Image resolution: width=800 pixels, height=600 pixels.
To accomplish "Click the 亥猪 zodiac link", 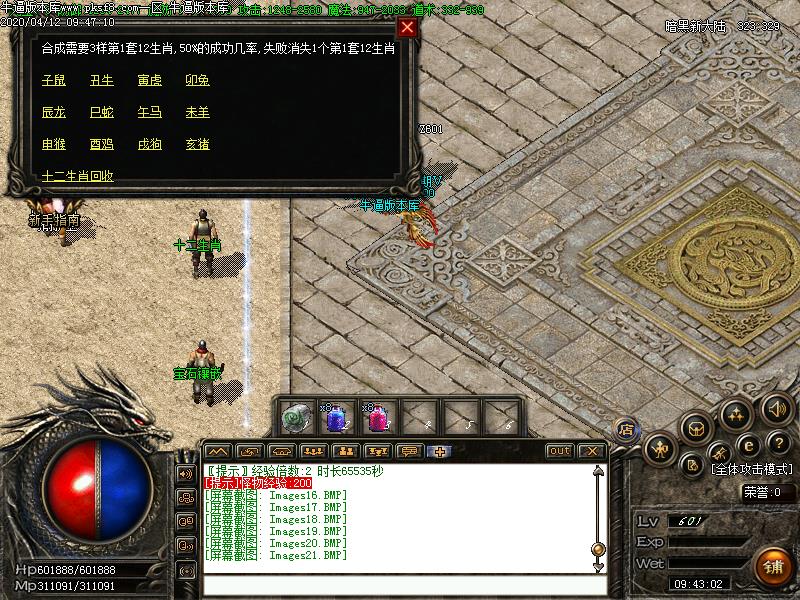I will [197, 144].
